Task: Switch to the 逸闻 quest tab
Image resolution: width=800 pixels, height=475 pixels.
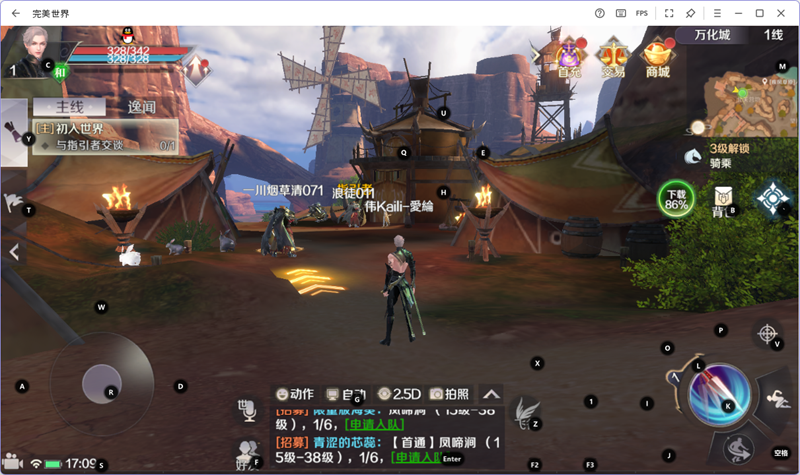Action: [141, 106]
